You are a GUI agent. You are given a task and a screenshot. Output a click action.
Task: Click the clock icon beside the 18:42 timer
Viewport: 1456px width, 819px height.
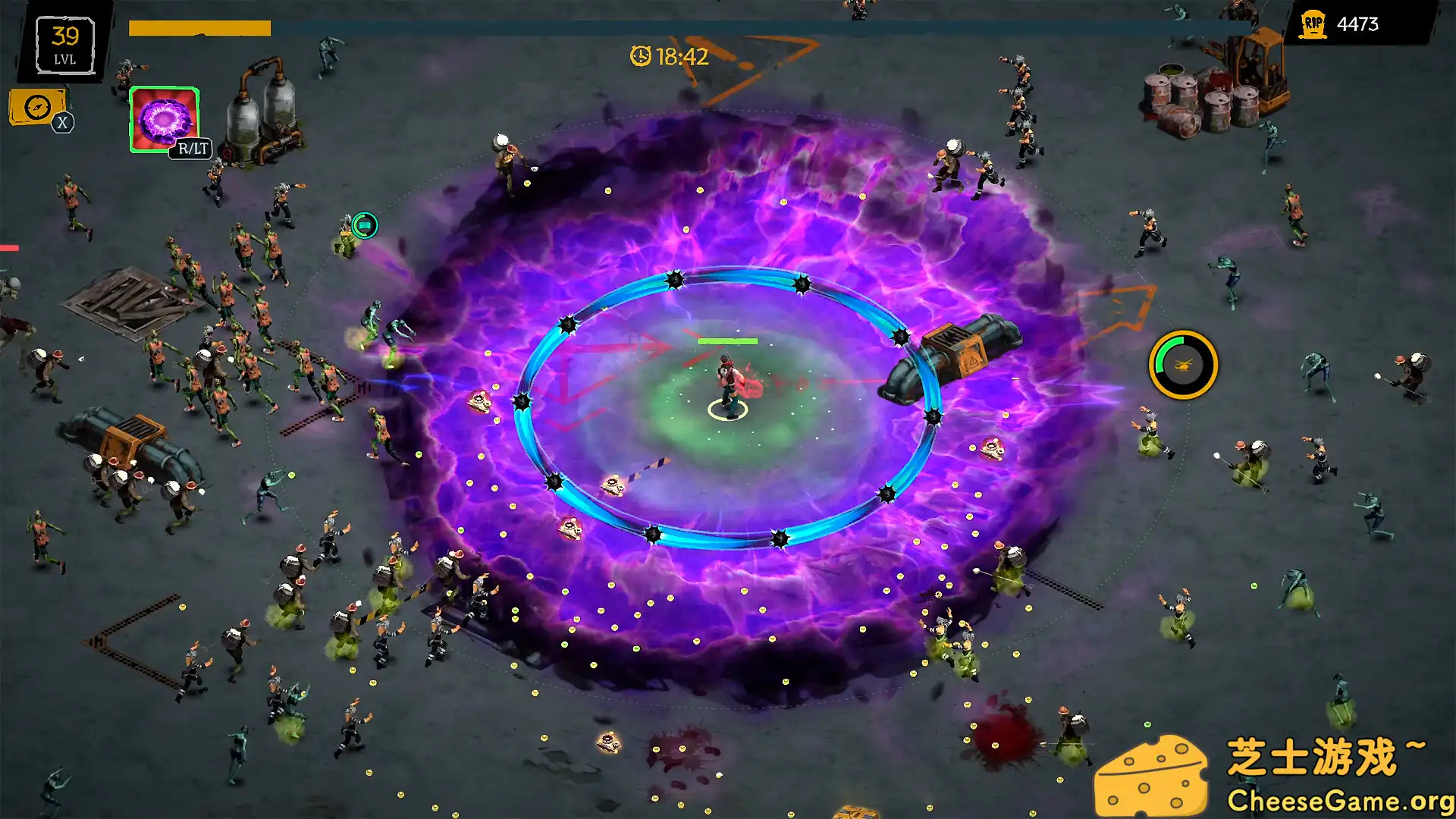click(641, 55)
